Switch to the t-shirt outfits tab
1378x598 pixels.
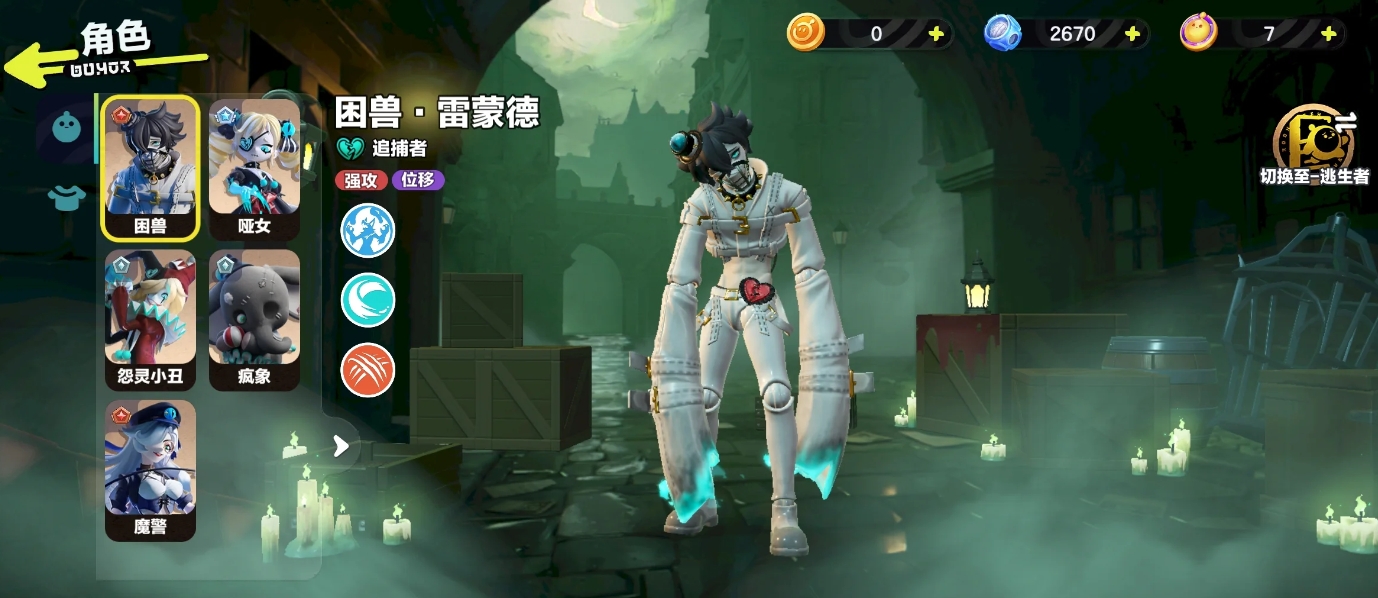click(x=66, y=197)
